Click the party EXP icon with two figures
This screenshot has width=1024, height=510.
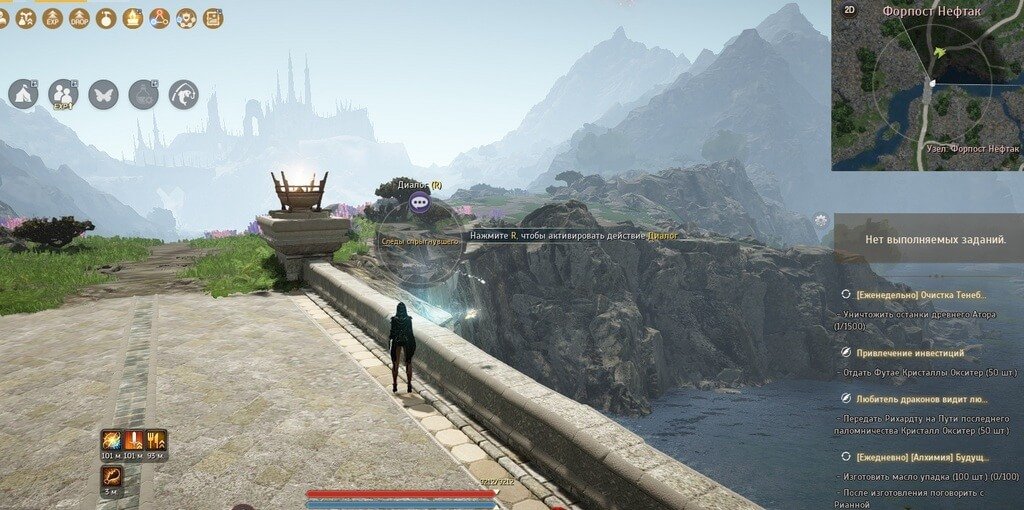(x=63, y=94)
